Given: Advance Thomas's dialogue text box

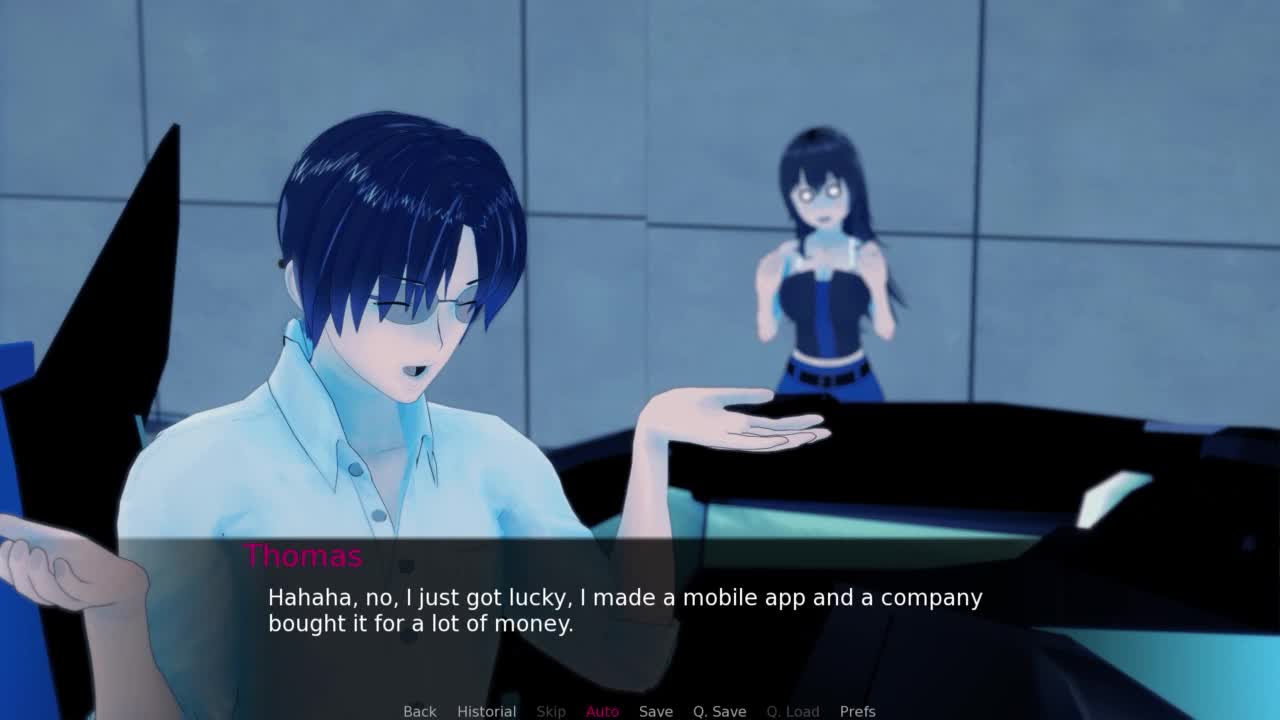Looking at the screenshot, I should 625,611.
